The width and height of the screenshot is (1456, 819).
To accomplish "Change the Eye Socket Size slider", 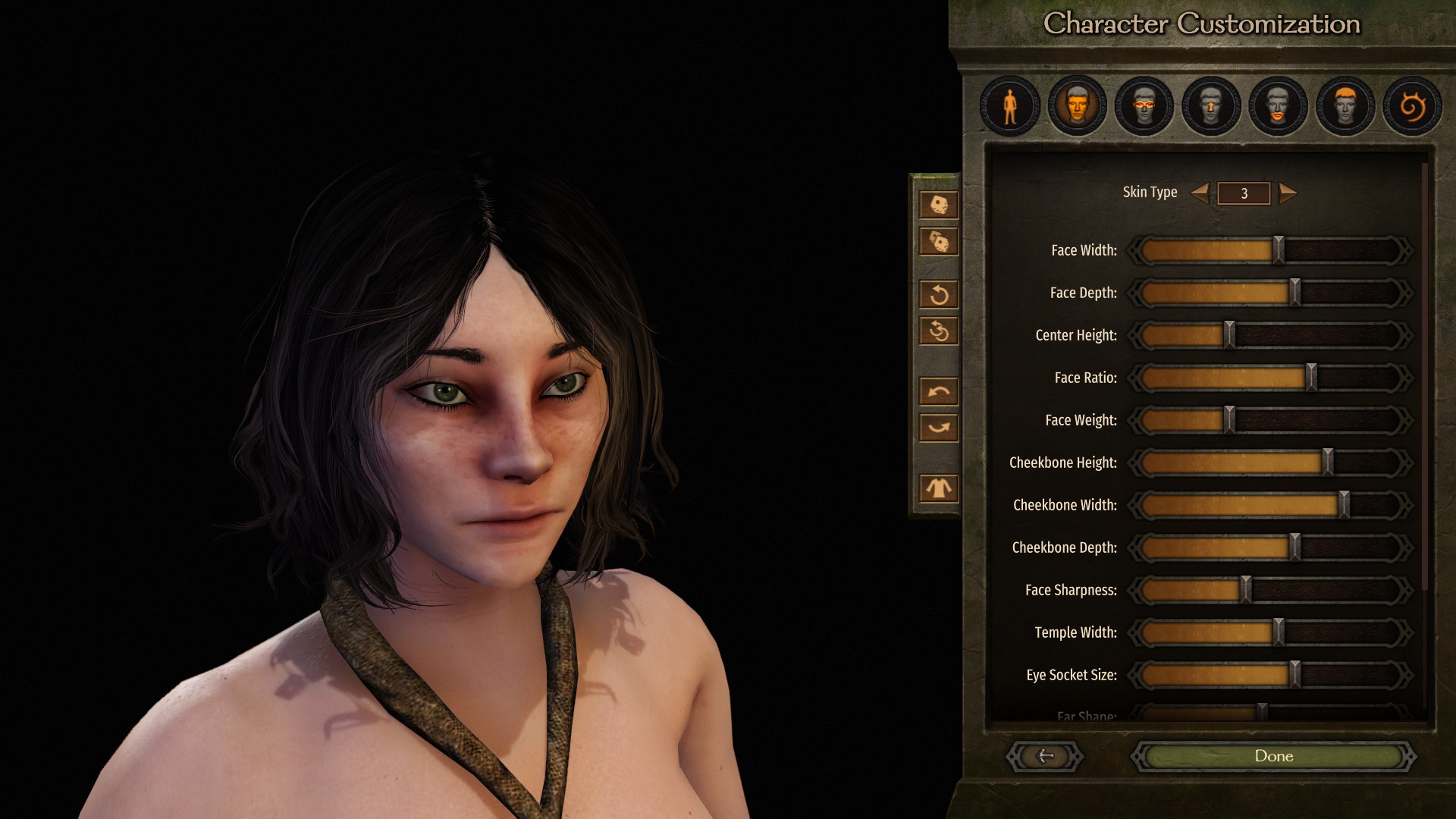I will (1295, 675).
